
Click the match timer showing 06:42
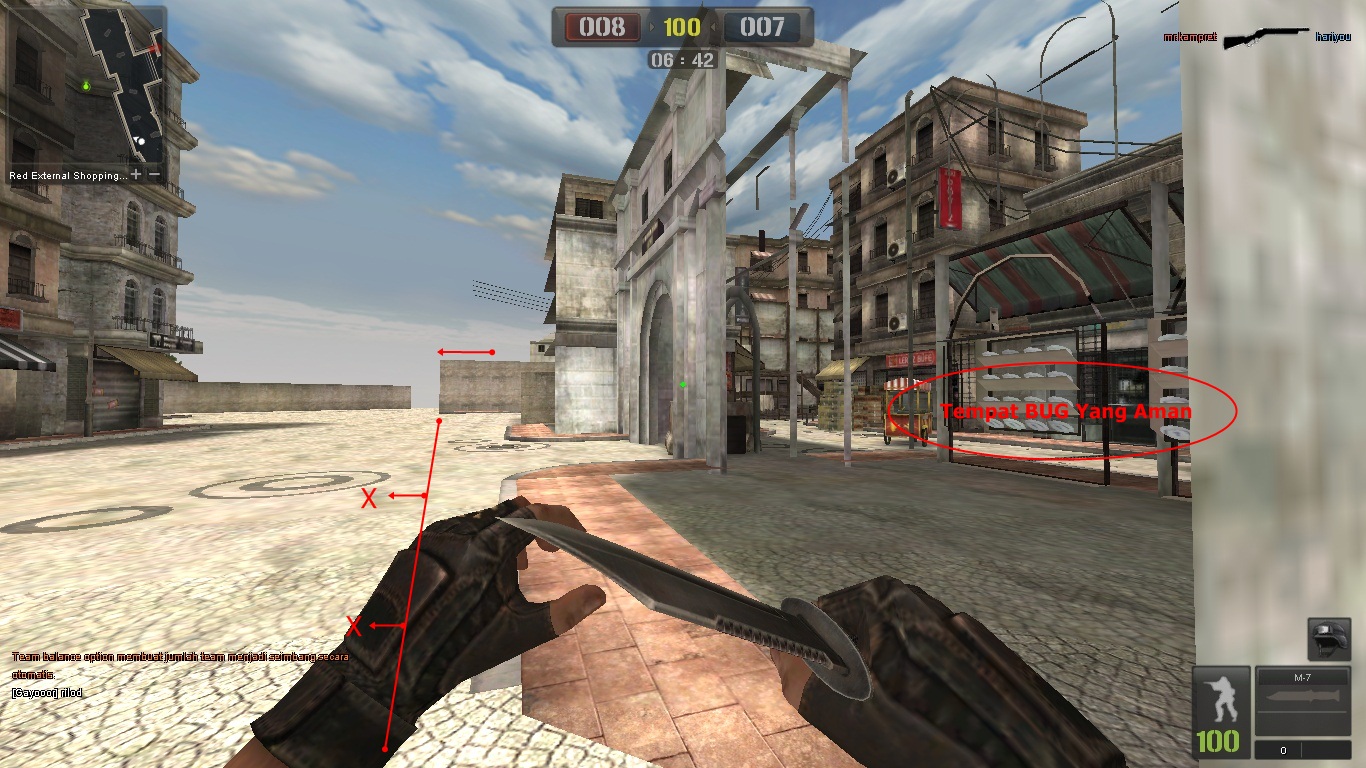[x=683, y=58]
